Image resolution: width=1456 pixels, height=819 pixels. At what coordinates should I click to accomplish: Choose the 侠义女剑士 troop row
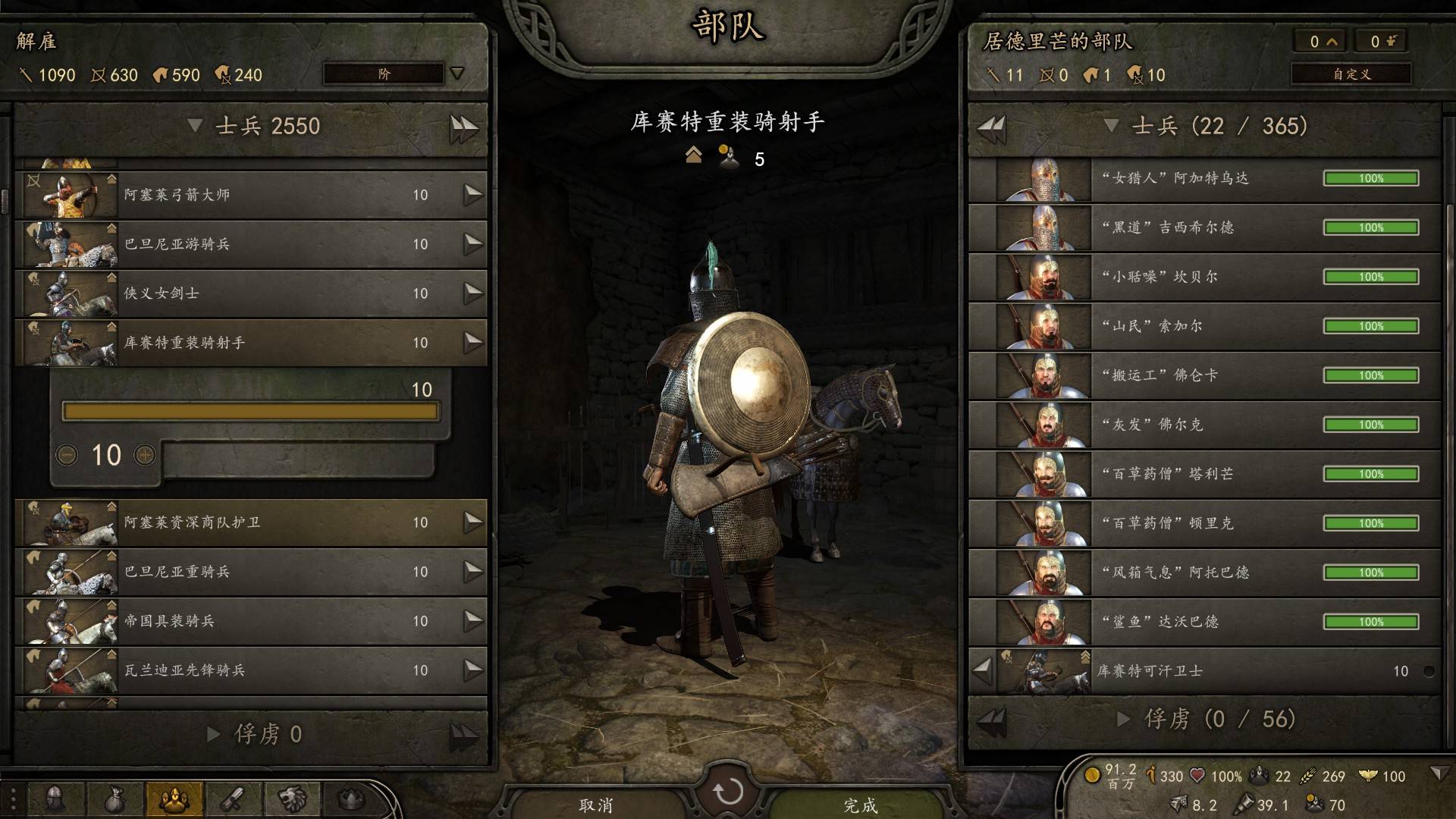coord(250,293)
